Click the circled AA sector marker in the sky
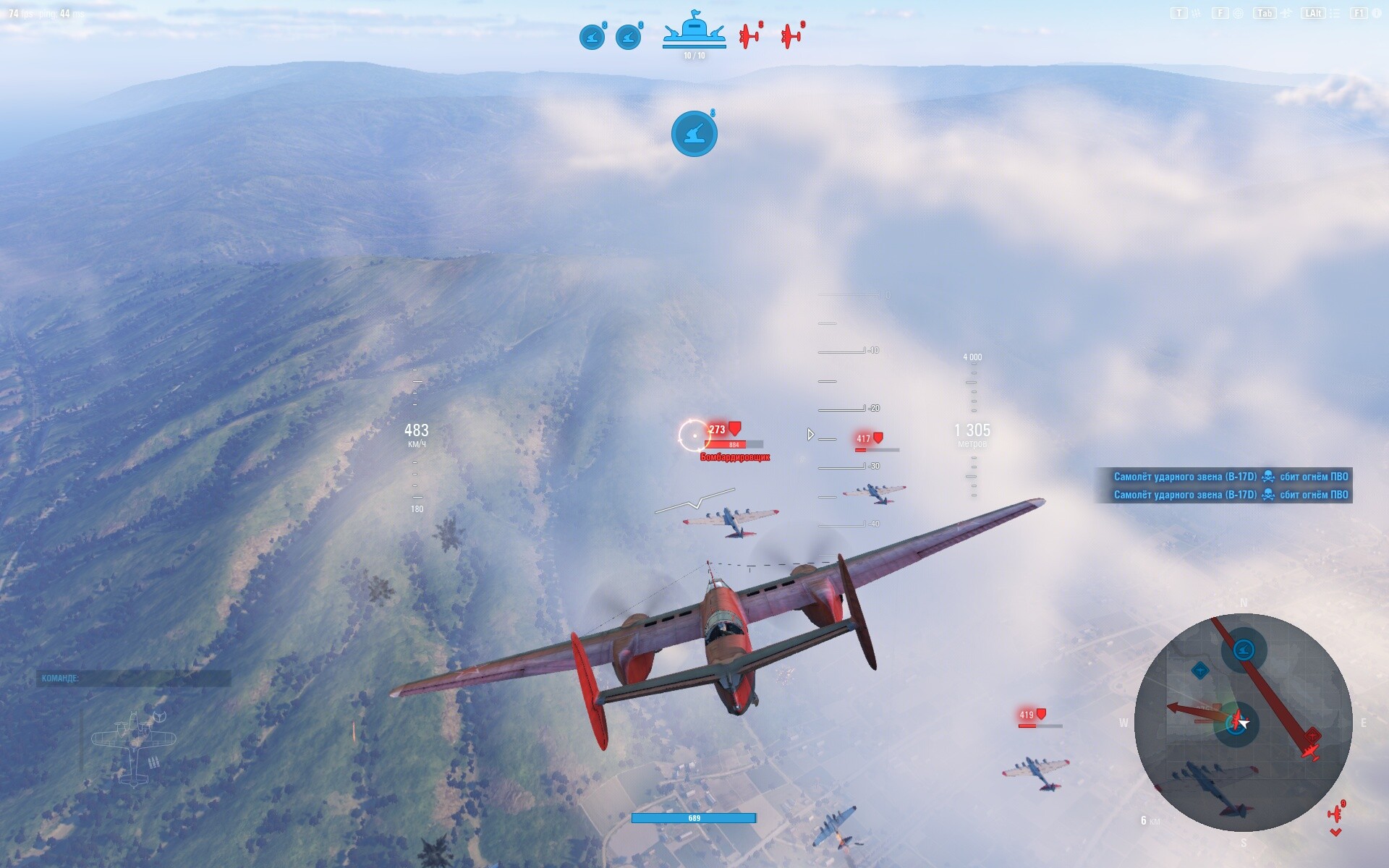1389x868 pixels. tap(694, 134)
